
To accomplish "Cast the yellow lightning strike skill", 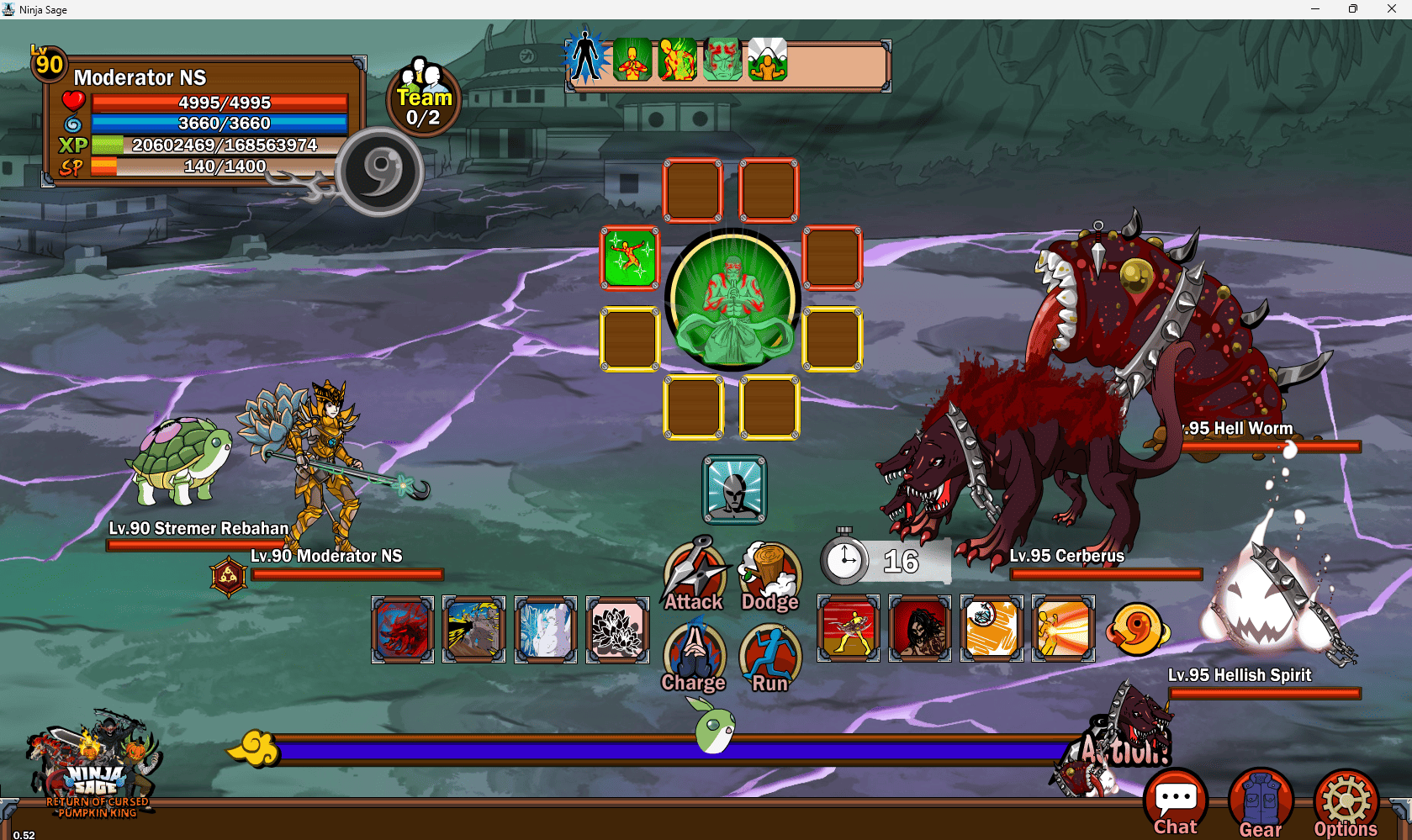I will pos(474,629).
